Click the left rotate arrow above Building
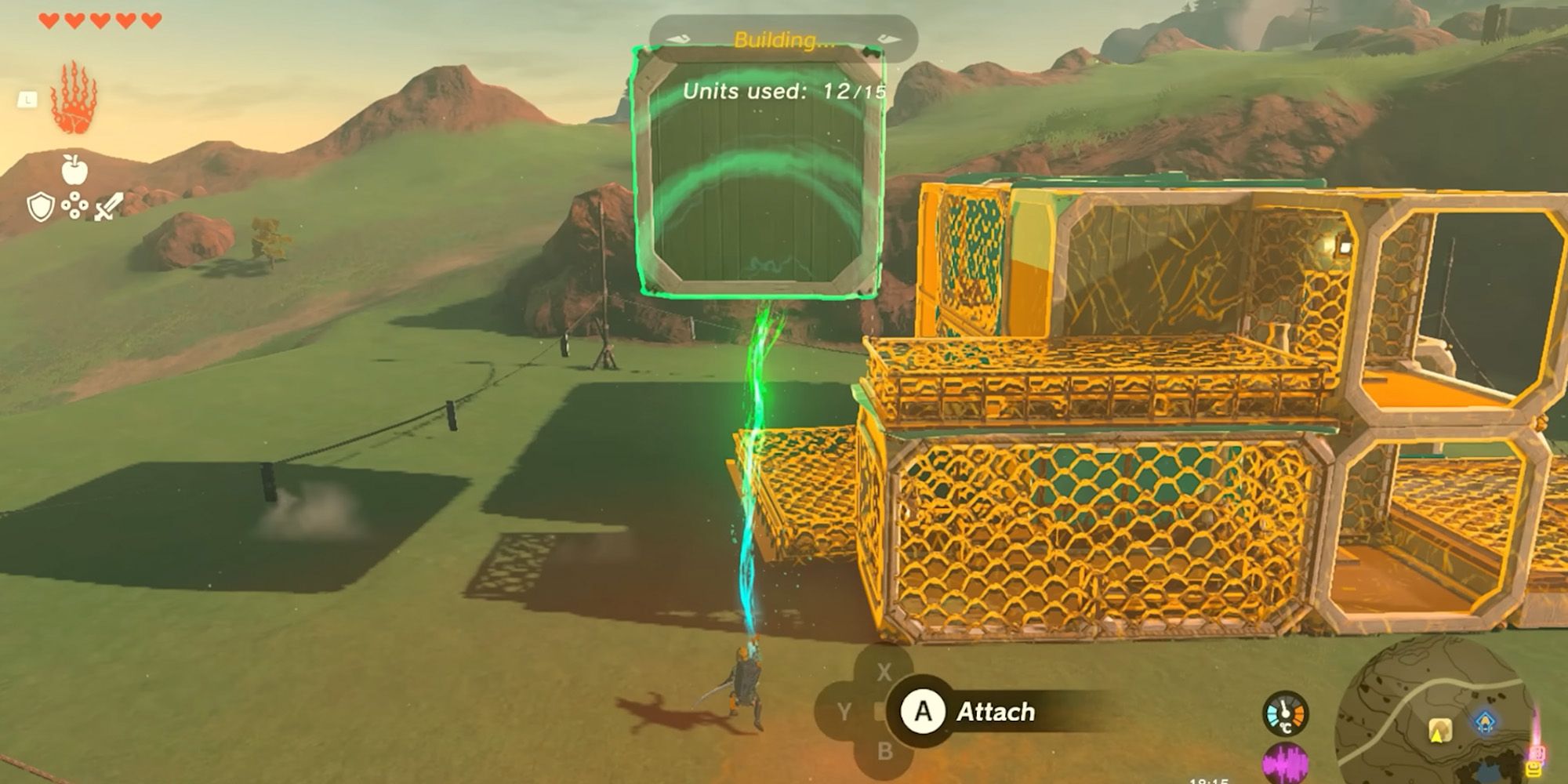1568x784 pixels. pyautogui.click(x=677, y=38)
